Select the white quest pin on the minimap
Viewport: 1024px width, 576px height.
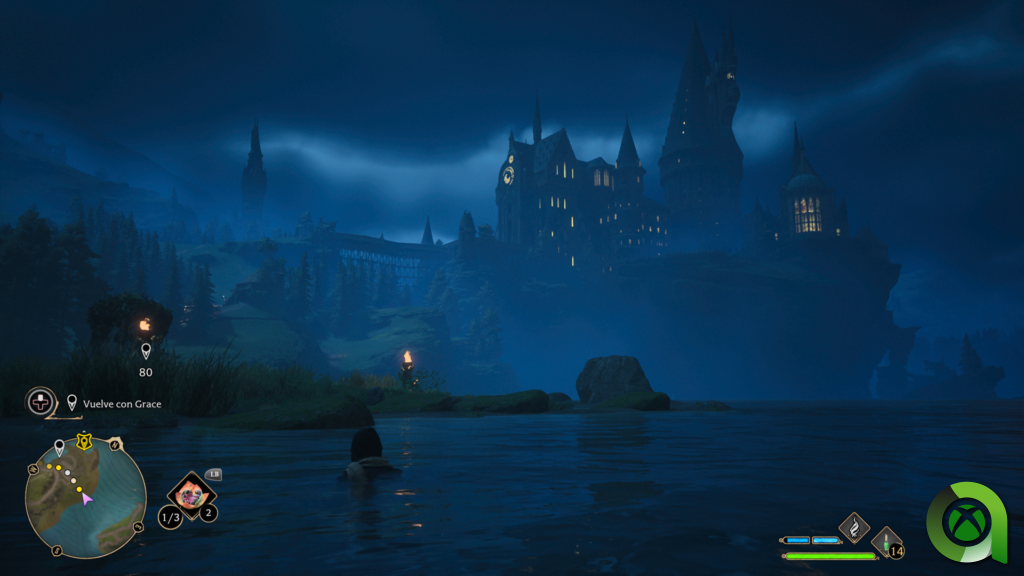click(x=59, y=447)
